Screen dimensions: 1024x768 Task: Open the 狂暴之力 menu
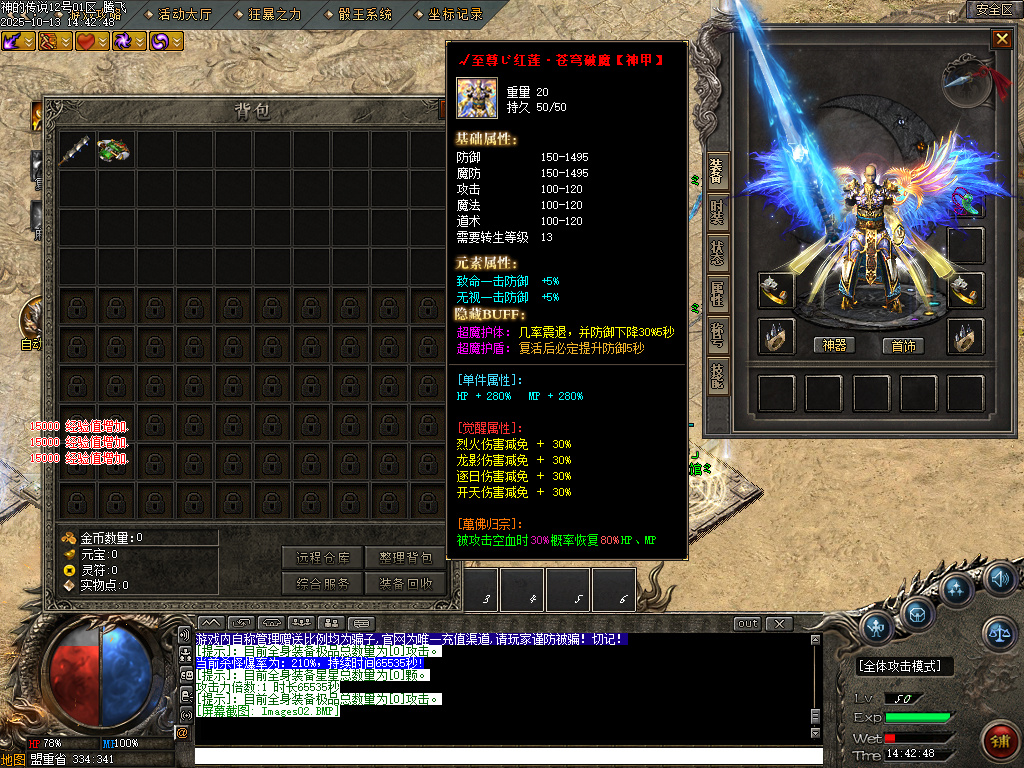pos(274,14)
